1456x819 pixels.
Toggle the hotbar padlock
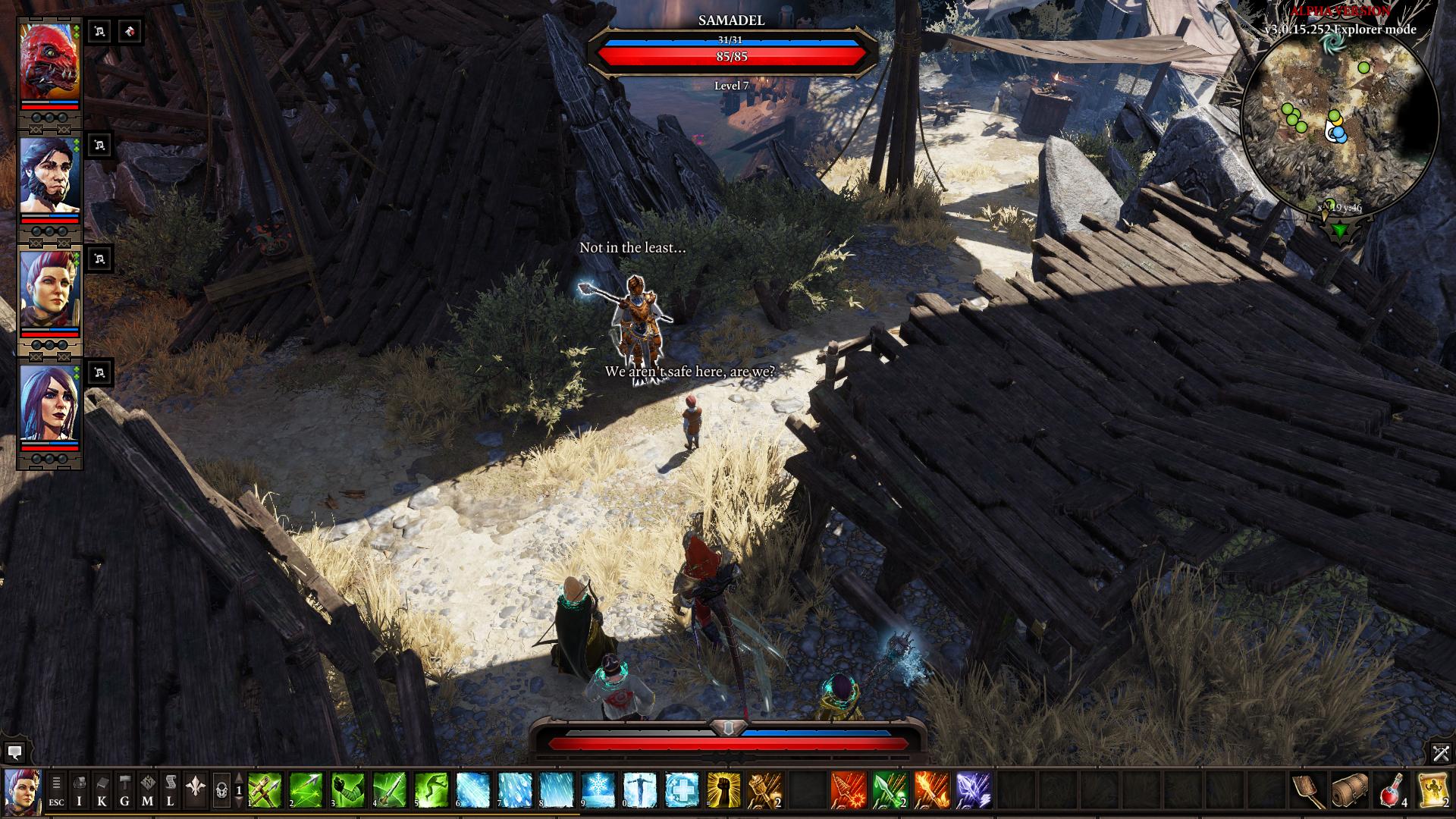tap(221, 791)
